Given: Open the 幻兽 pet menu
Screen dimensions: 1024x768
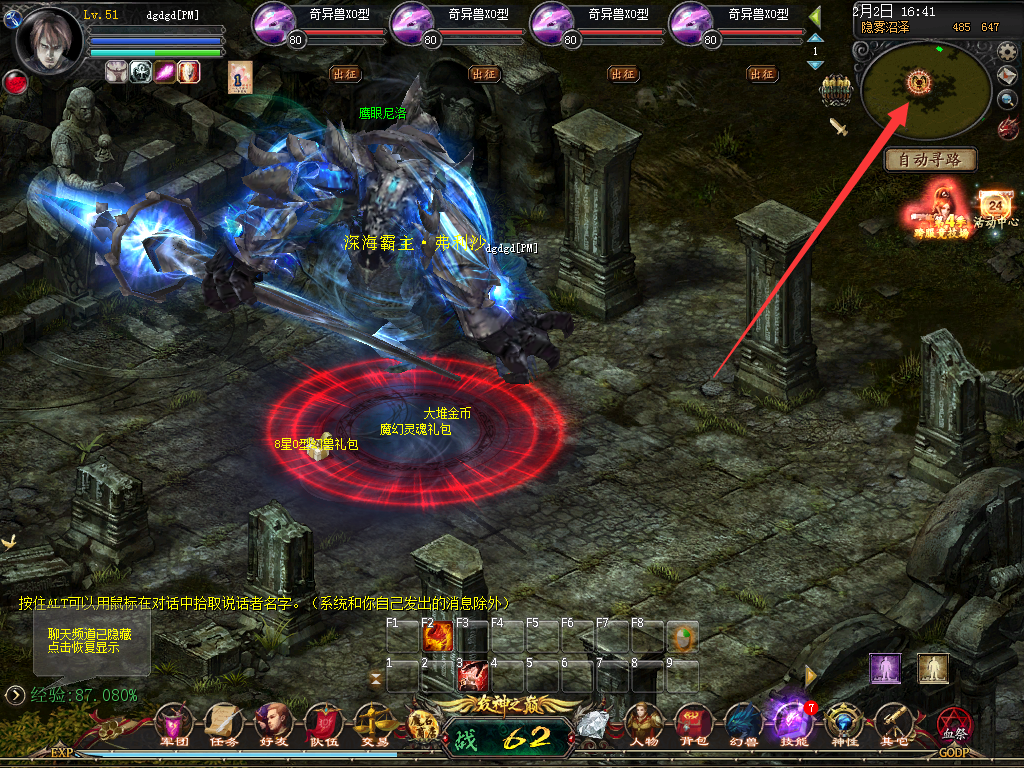Looking at the screenshot, I should coord(743,722).
